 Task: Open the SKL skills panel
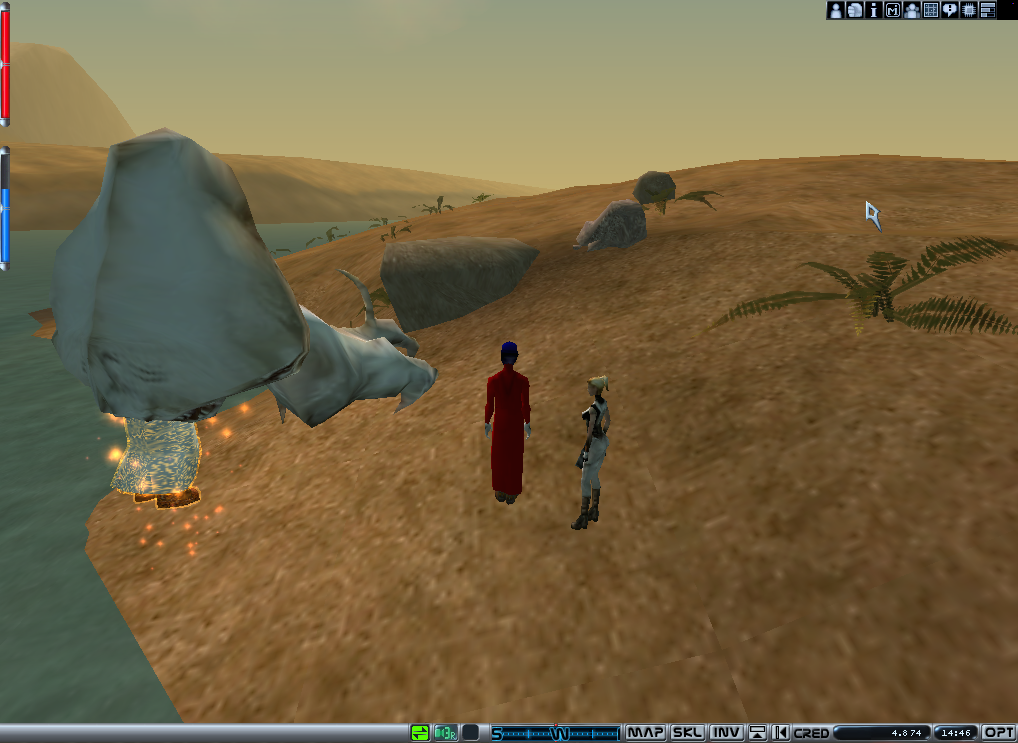click(x=687, y=733)
